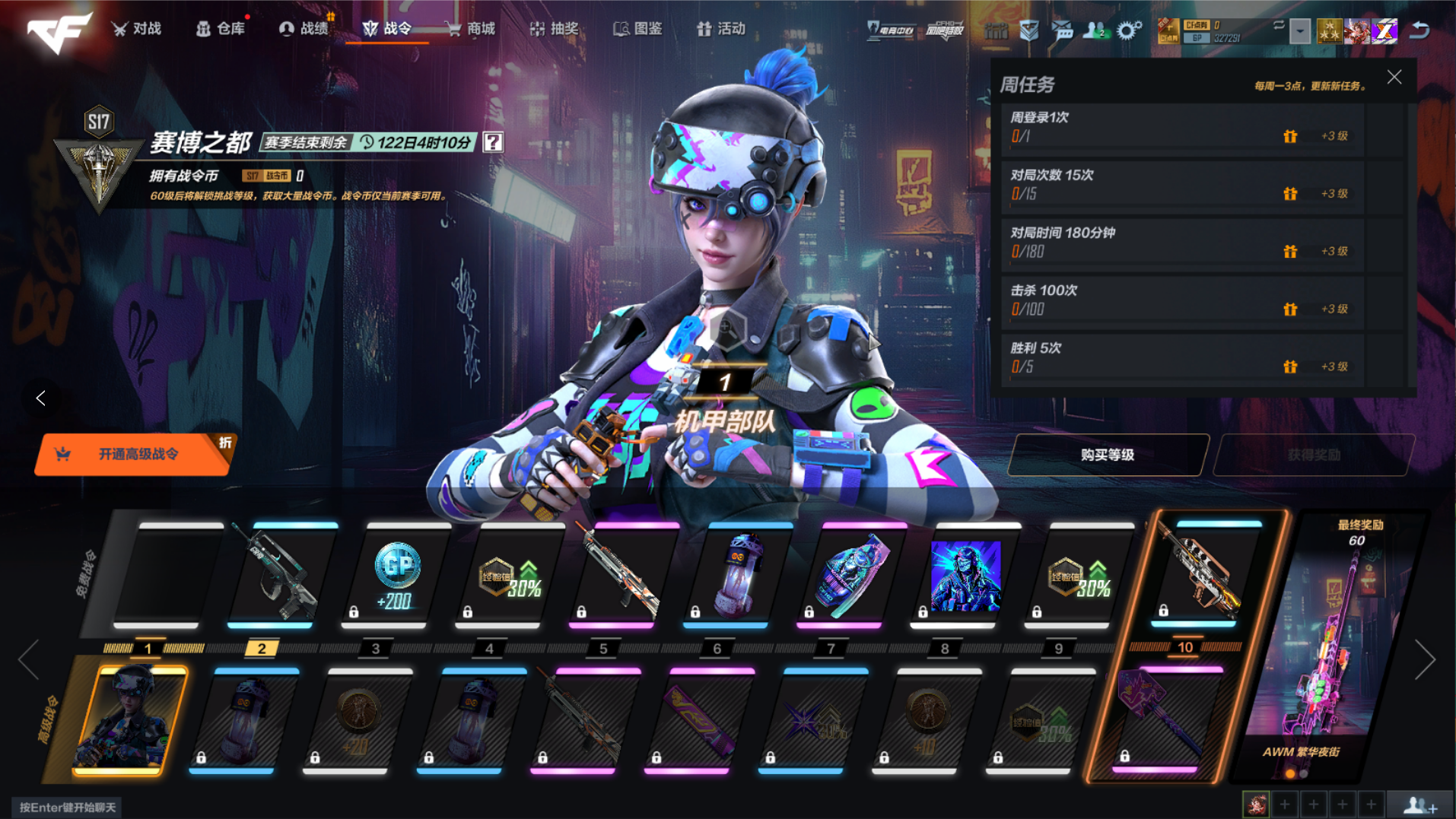Open the 战绩 stats tab
Image resolution: width=1456 pixels, height=819 pixels.
coord(305,29)
